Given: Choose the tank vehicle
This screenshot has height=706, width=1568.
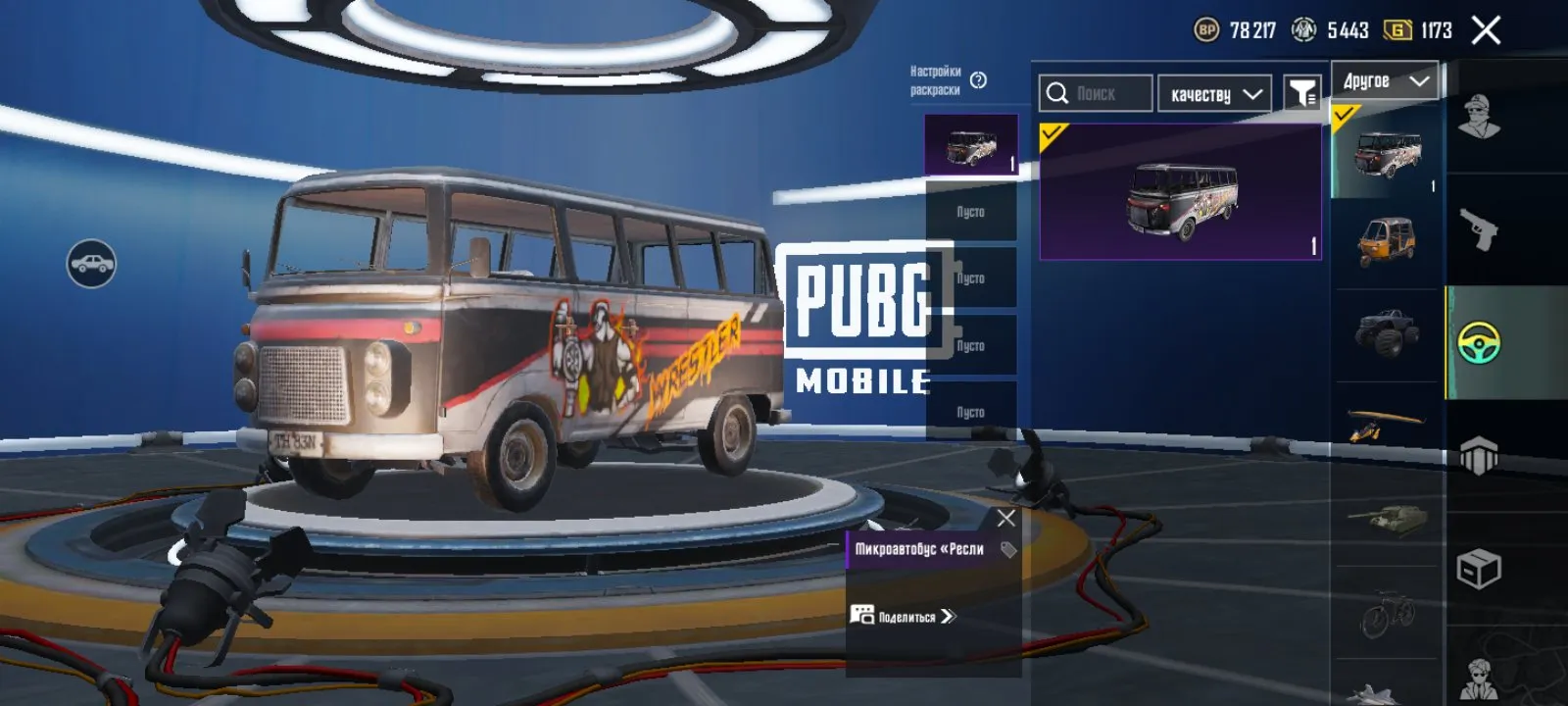Looking at the screenshot, I should coord(1386,517).
